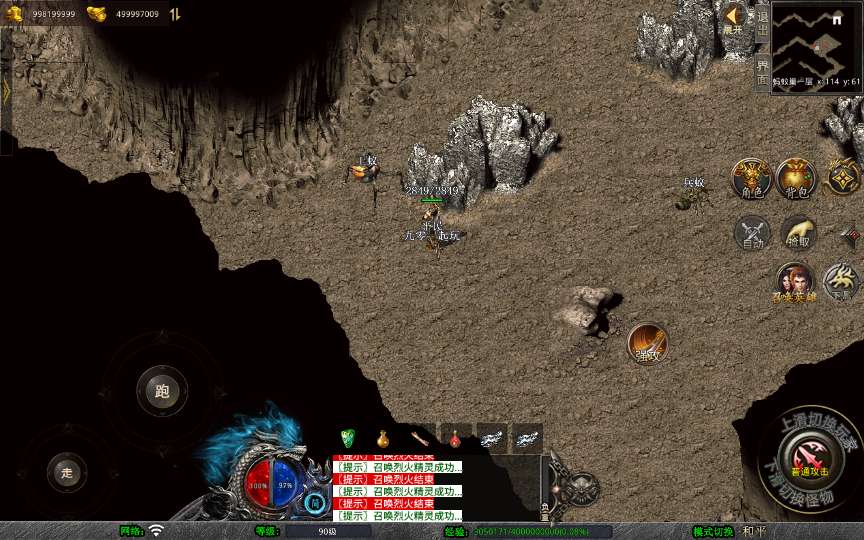This screenshot has height=540, width=864.
Task: Open the 背包 backpack
Action: (796, 178)
